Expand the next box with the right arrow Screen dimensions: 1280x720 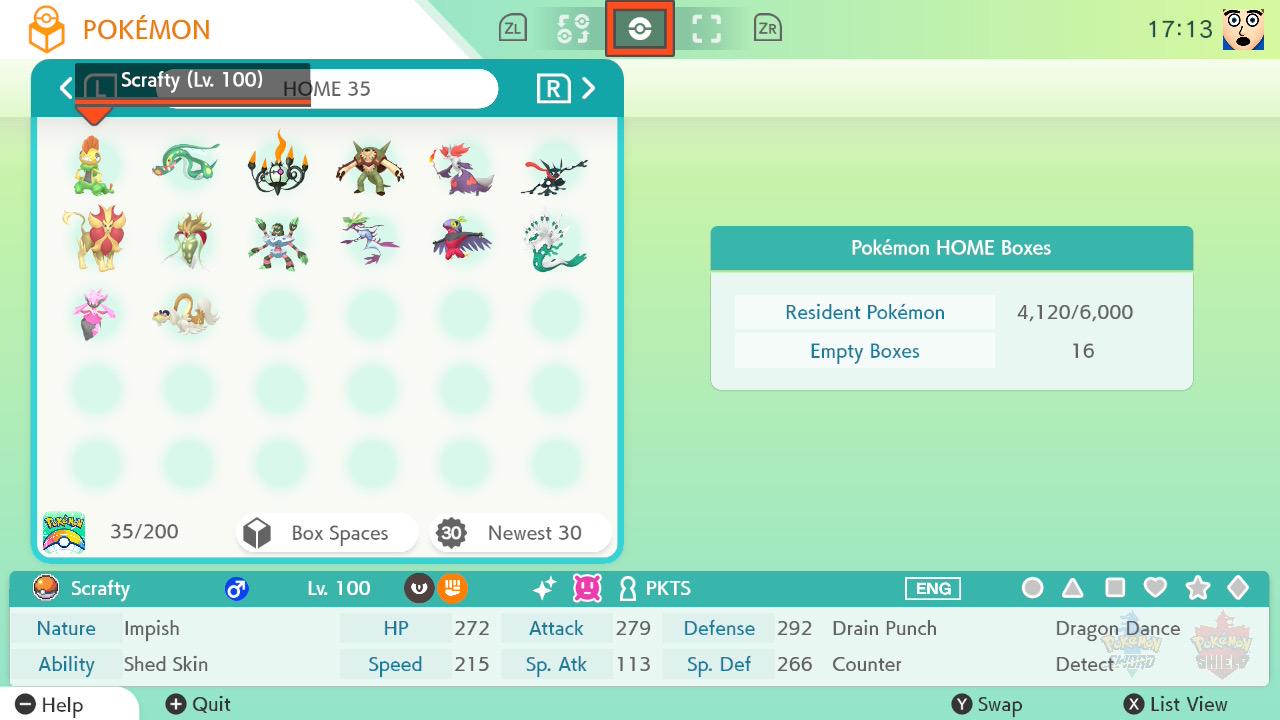(x=589, y=88)
